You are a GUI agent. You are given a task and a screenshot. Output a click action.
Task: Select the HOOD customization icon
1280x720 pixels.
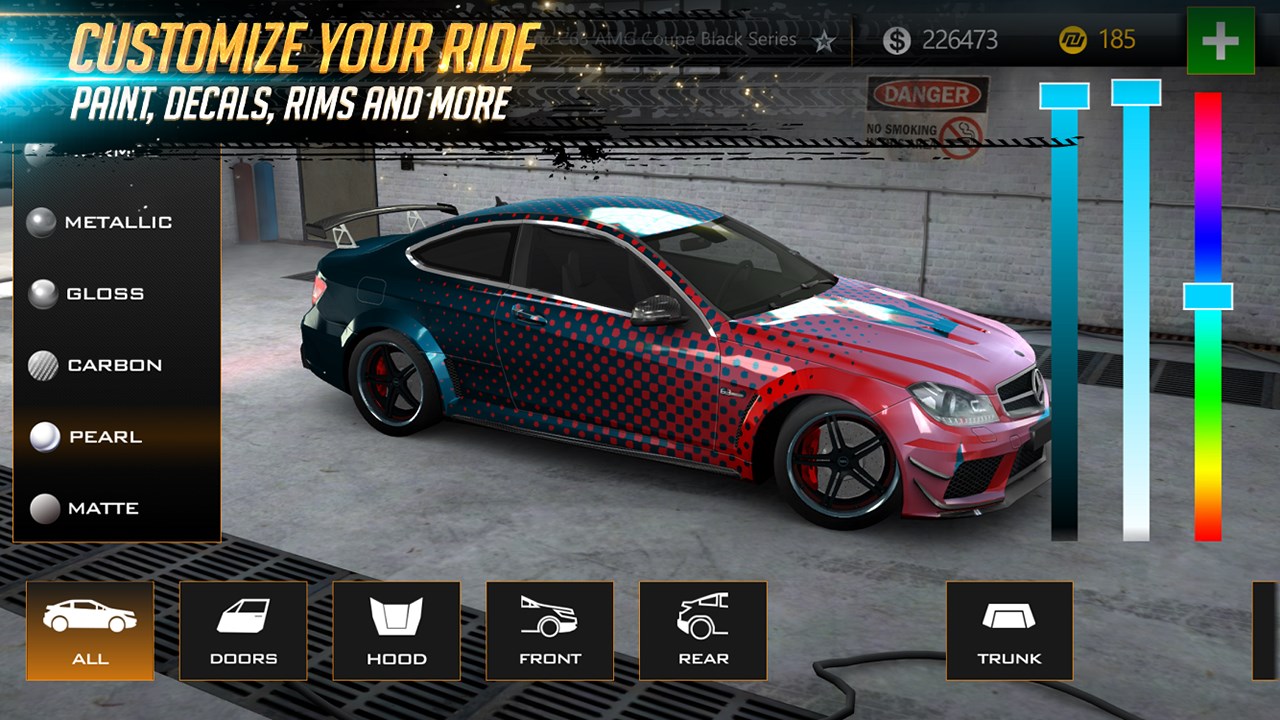(397, 630)
